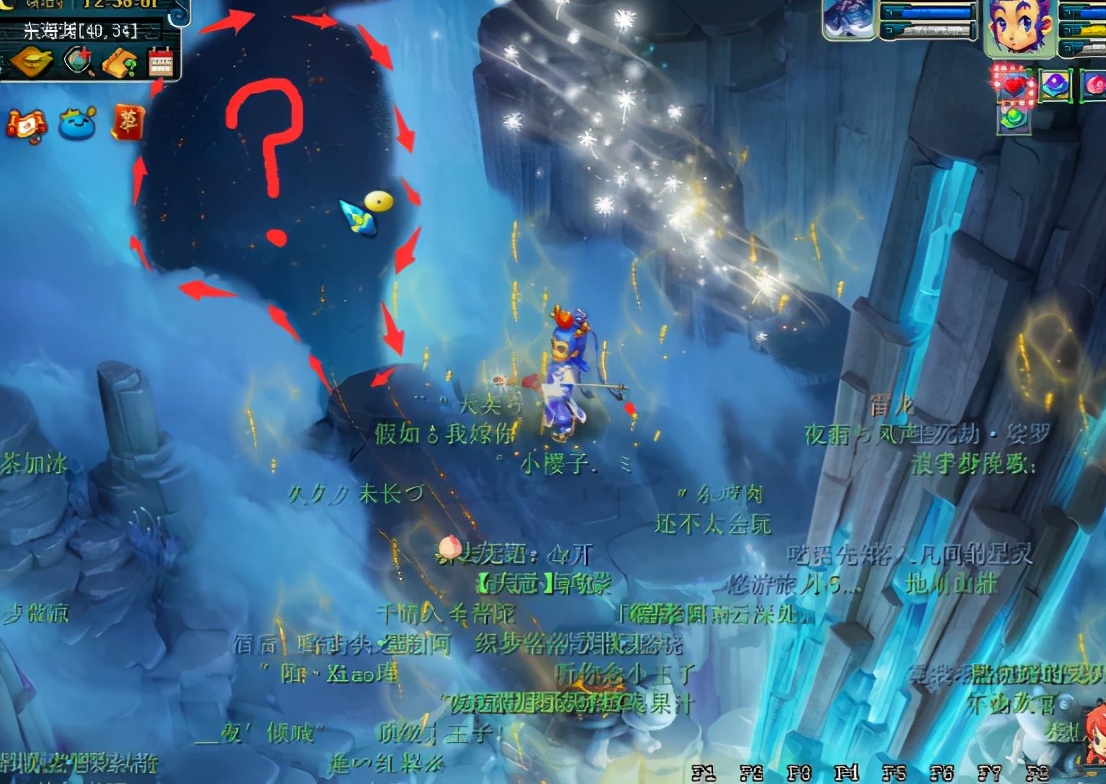Image resolution: width=1106 pixels, height=784 pixels.
Task: Click the pink orb buff icon
Action: pyautogui.click(x=1094, y=86)
